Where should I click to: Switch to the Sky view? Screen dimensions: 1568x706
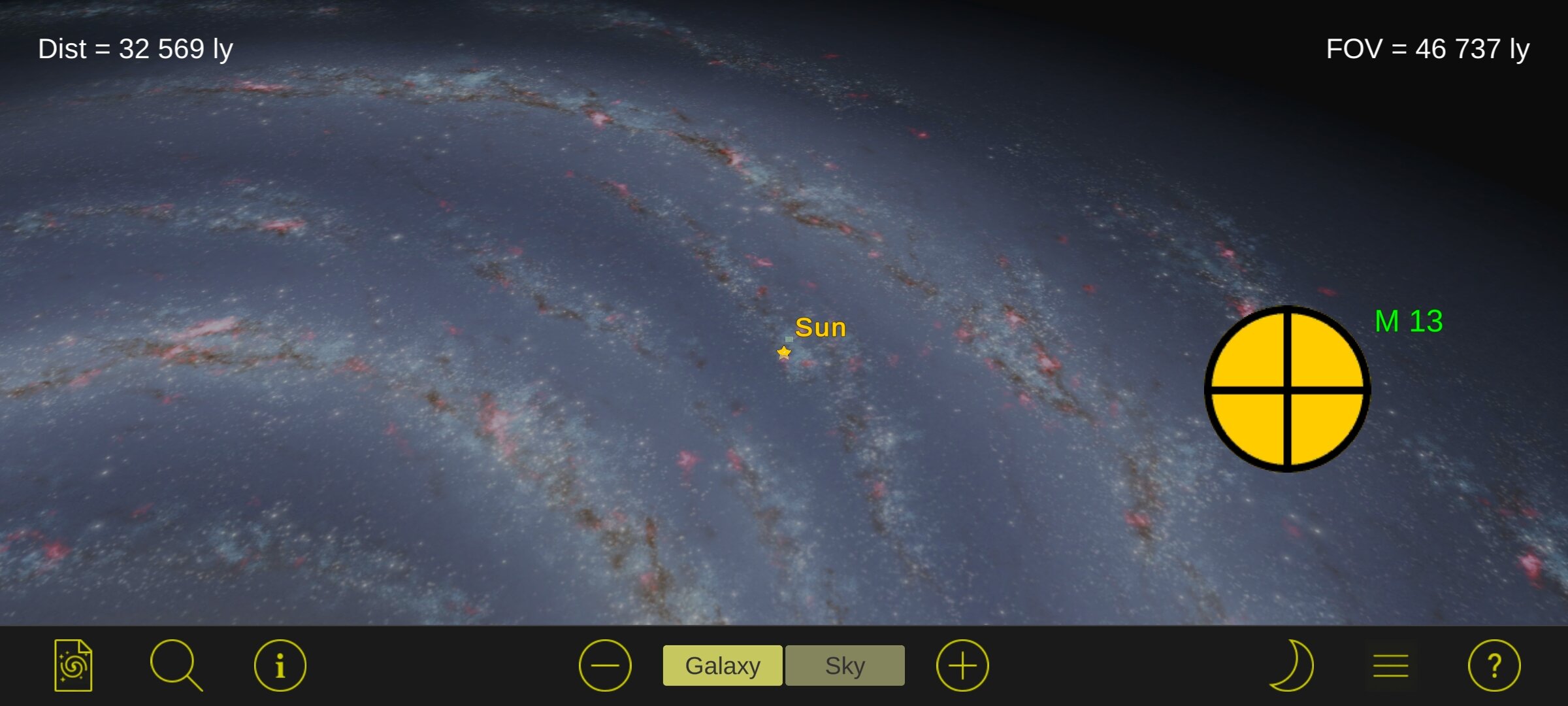[x=845, y=665]
